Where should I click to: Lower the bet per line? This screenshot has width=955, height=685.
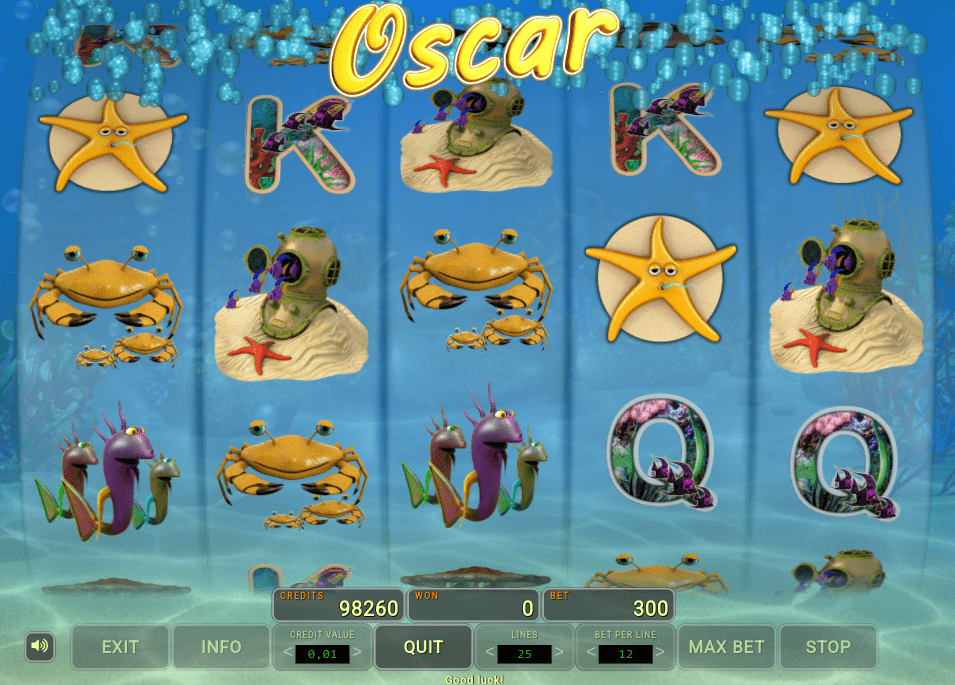[590, 654]
